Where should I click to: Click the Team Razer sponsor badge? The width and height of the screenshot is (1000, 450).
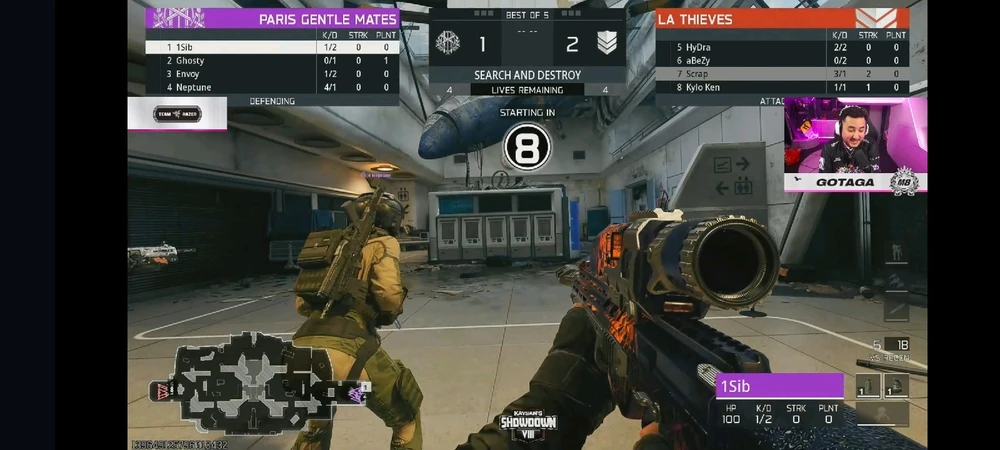click(178, 115)
